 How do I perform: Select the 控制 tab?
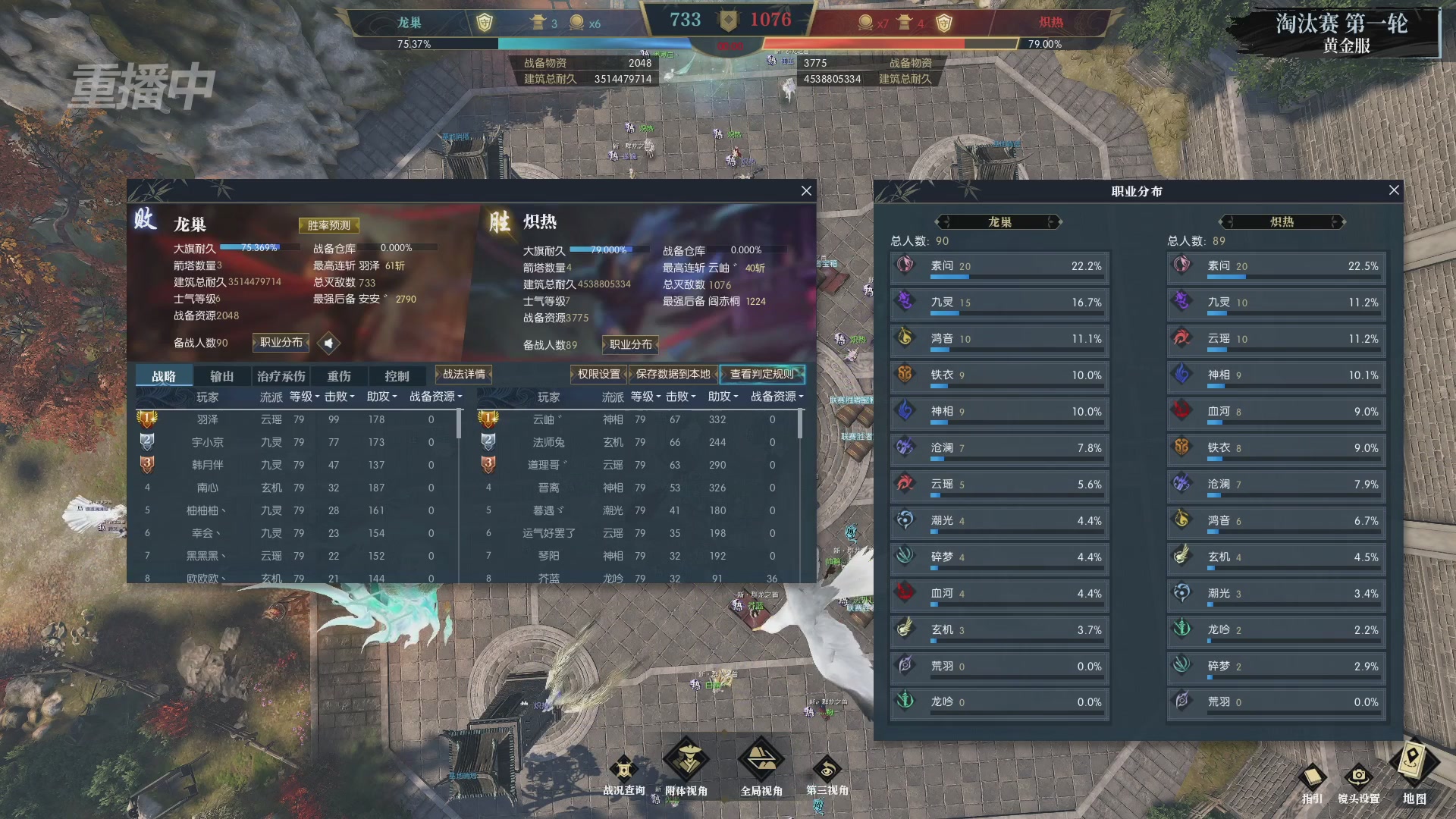click(397, 376)
